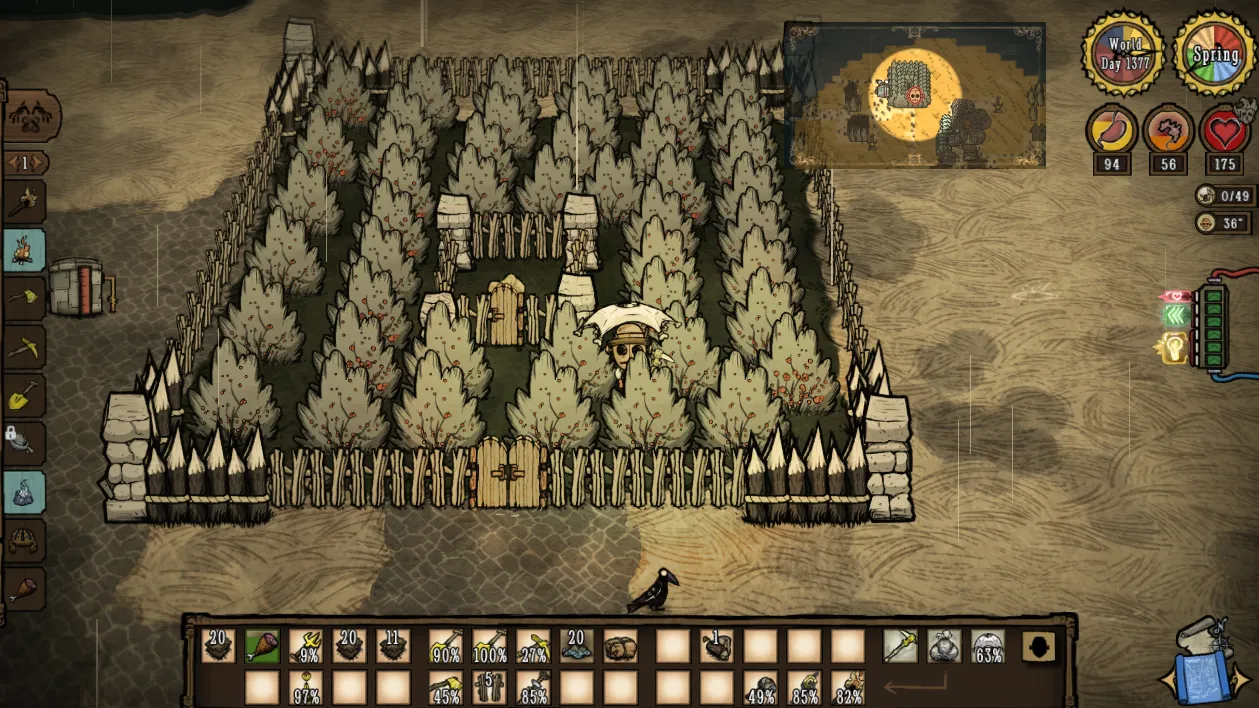Viewport: 1259px width, 708px height.
Task: Select the shovel pinned recipe
Action: (24, 395)
